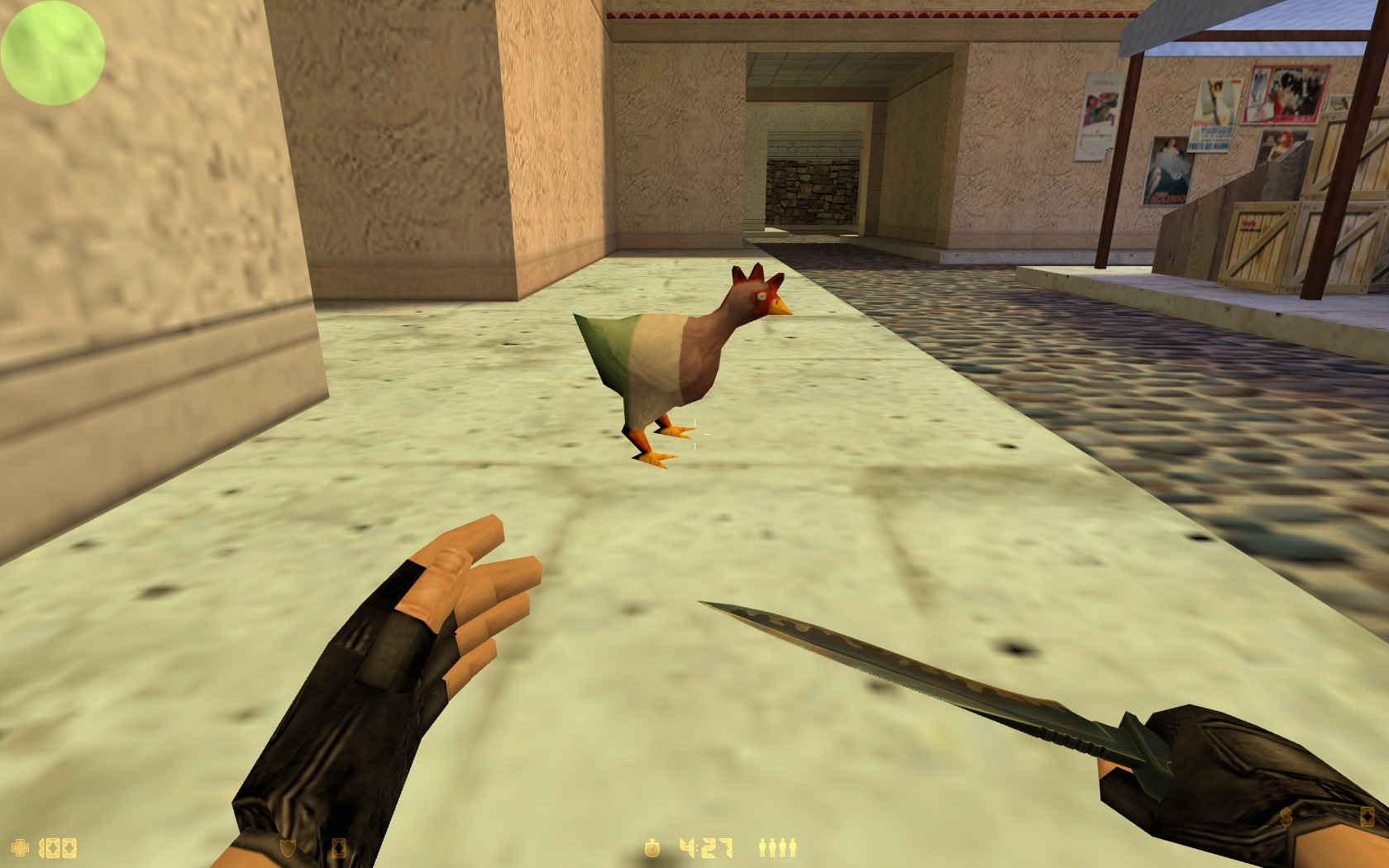Click the last player silhouette icon
1389x868 pixels.
pyautogui.click(x=792, y=848)
